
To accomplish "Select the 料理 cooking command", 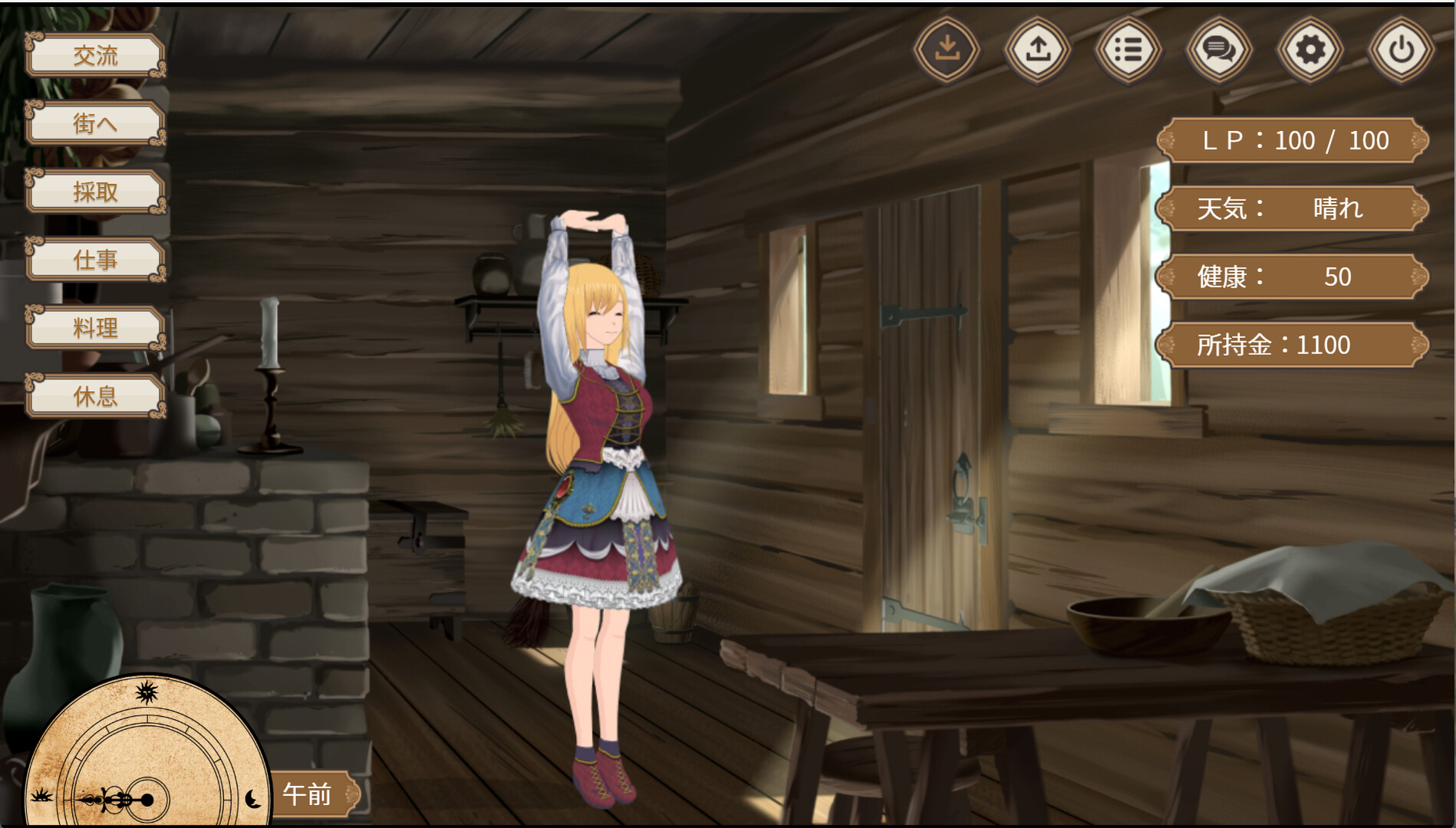I will [x=94, y=328].
